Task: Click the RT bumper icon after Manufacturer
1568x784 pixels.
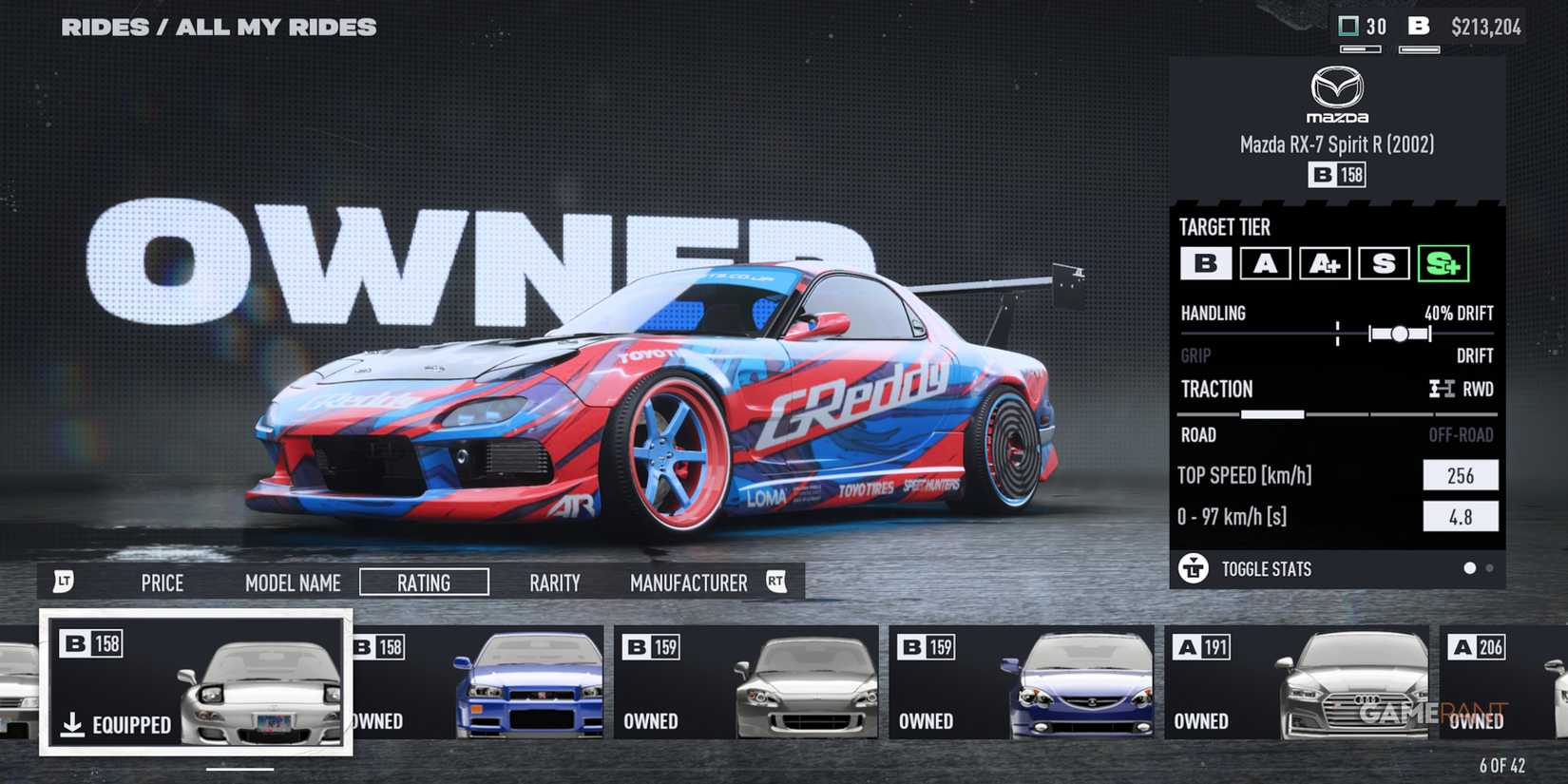Action: (776, 581)
